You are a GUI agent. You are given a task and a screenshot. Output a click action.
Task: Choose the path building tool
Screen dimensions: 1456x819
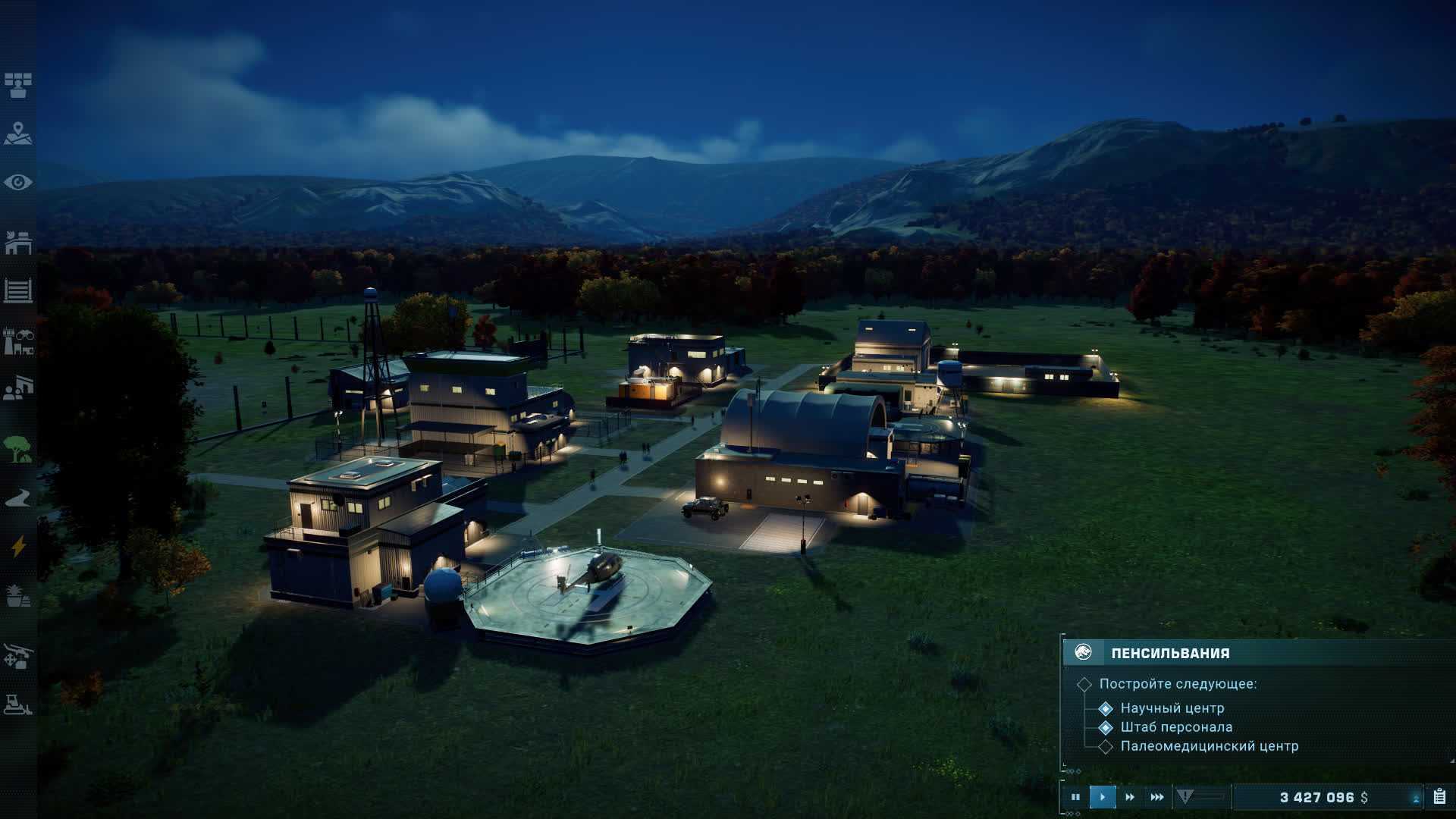pos(18,497)
